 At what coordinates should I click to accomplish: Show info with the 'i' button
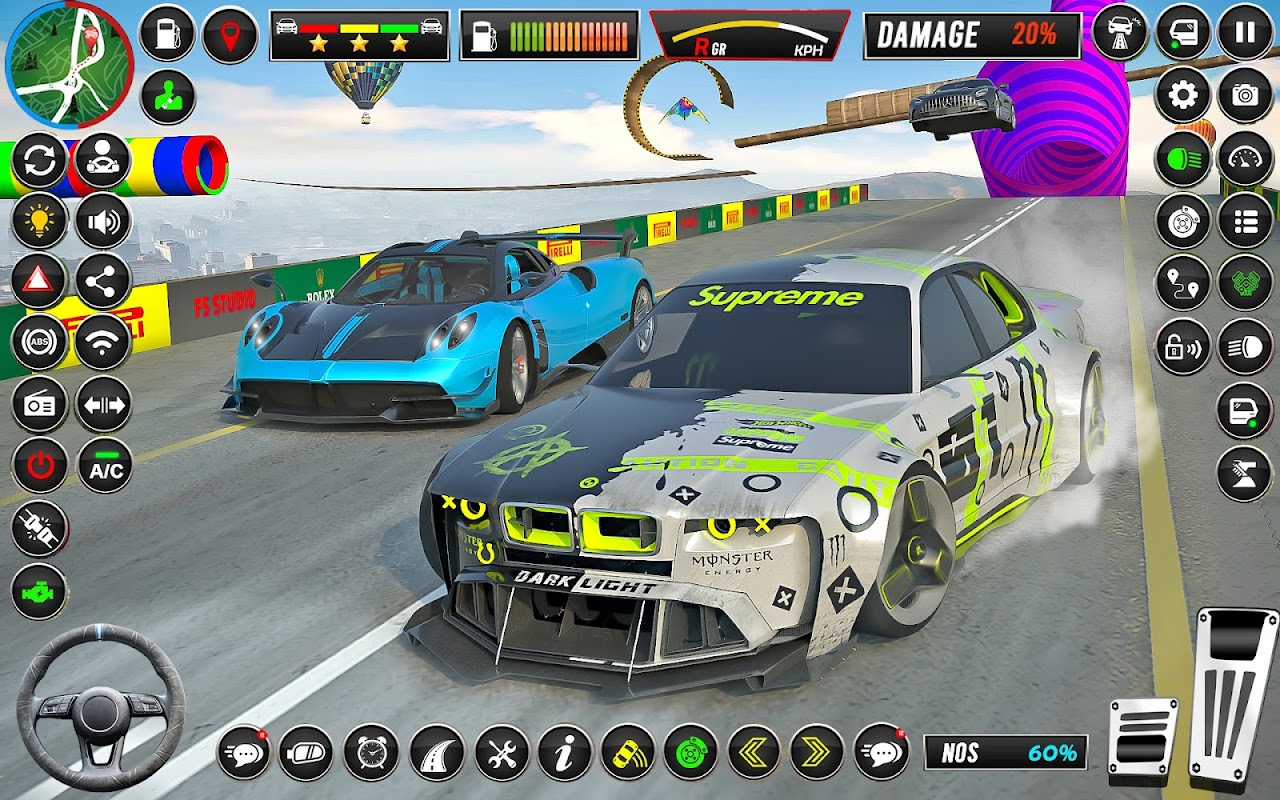565,752
